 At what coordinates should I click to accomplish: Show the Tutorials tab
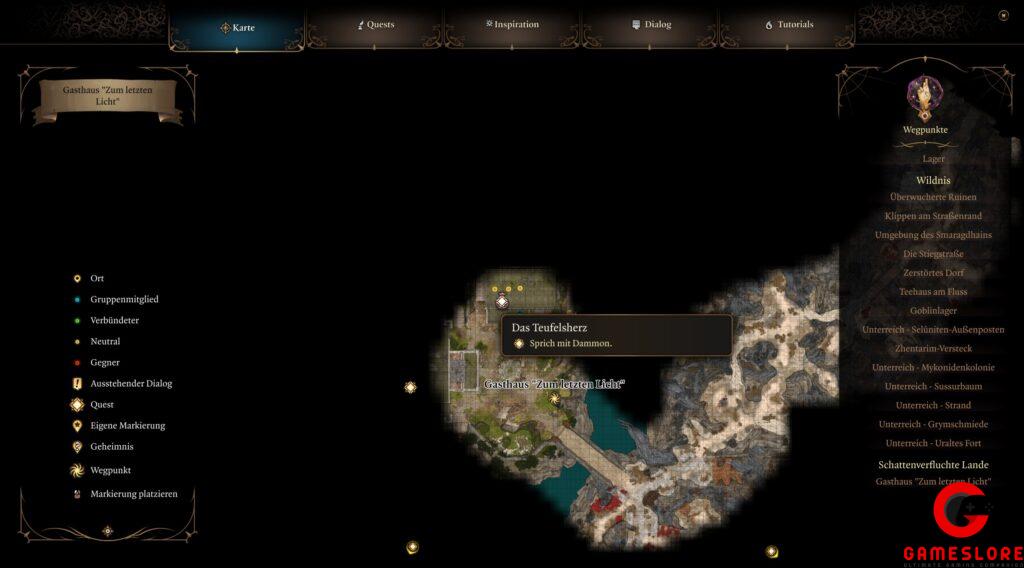coord(789,25)
